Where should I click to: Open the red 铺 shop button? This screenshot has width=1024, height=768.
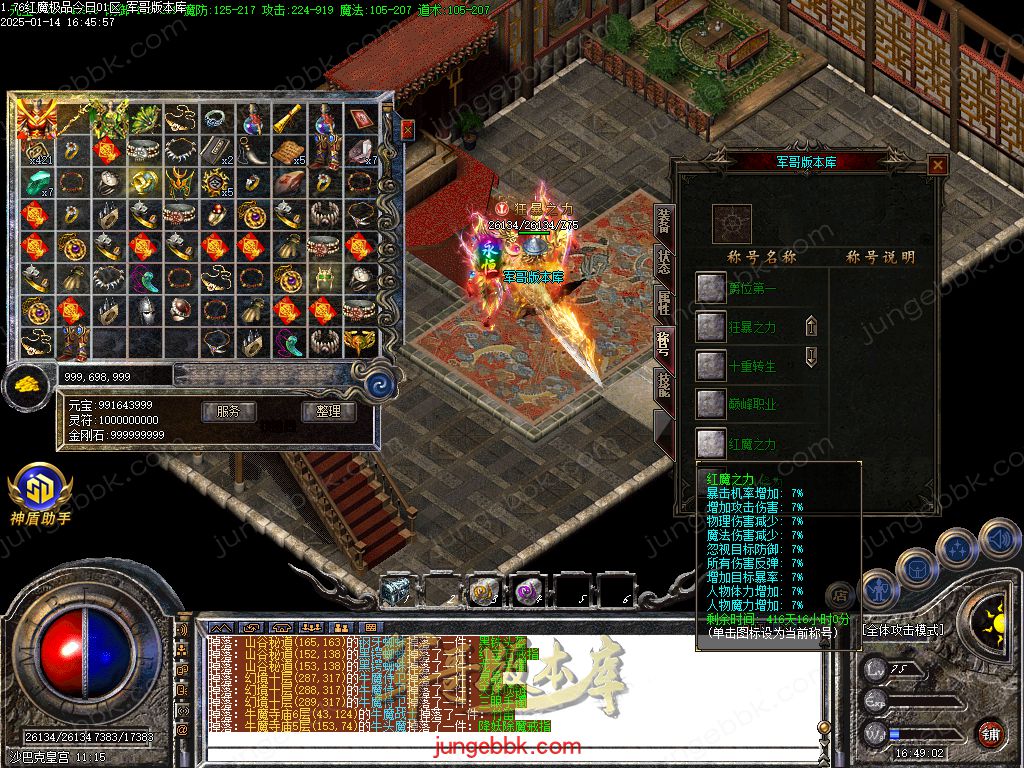click(x=990, y=732)
